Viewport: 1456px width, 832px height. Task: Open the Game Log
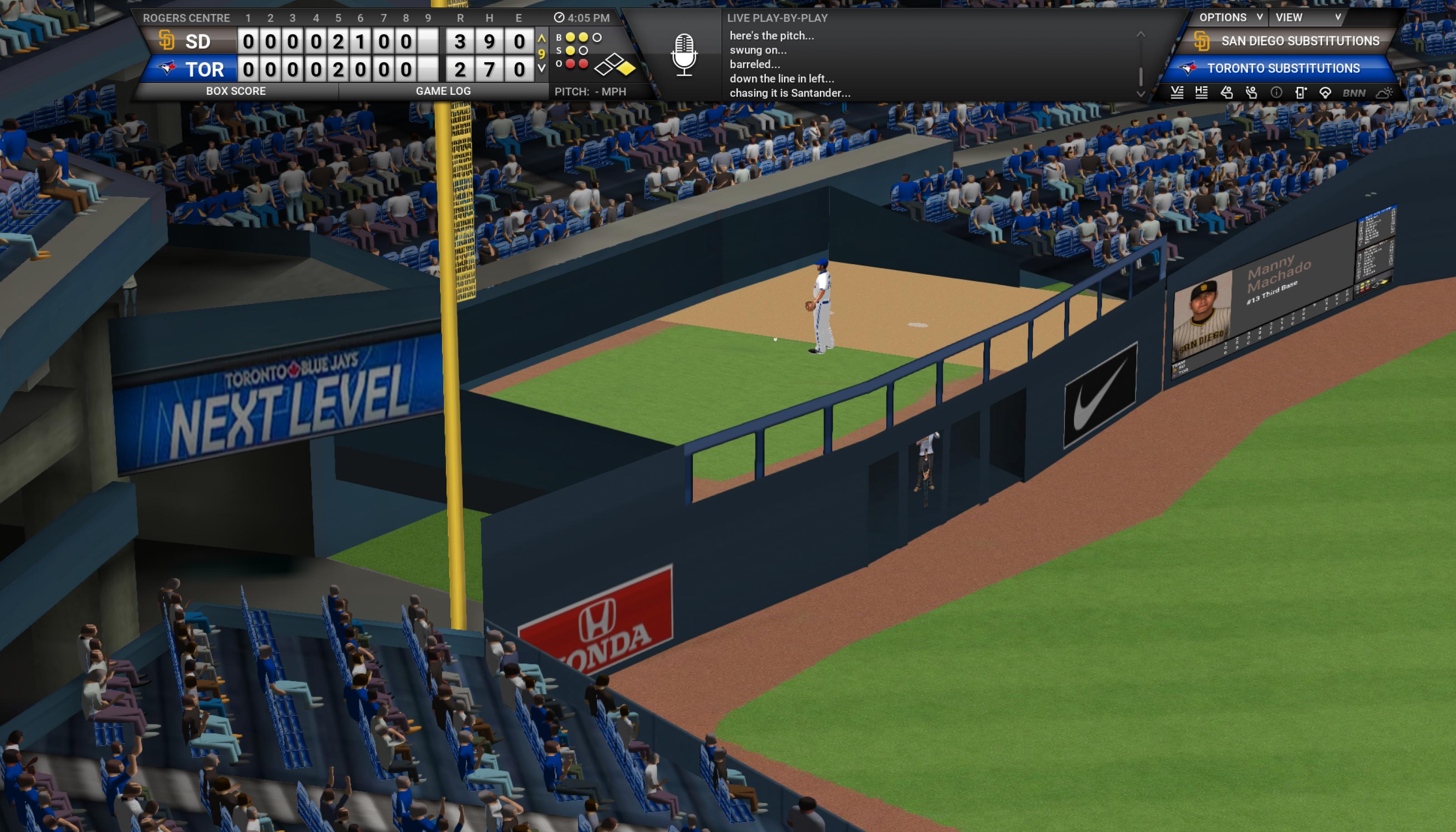coord(443,91)
